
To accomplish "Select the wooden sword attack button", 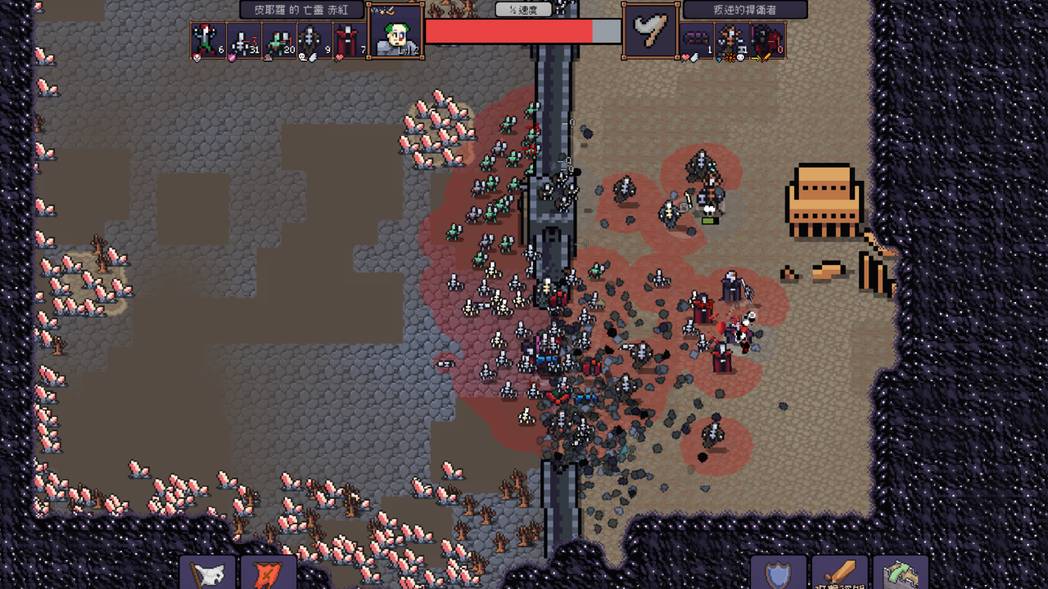I will (840, 574).
